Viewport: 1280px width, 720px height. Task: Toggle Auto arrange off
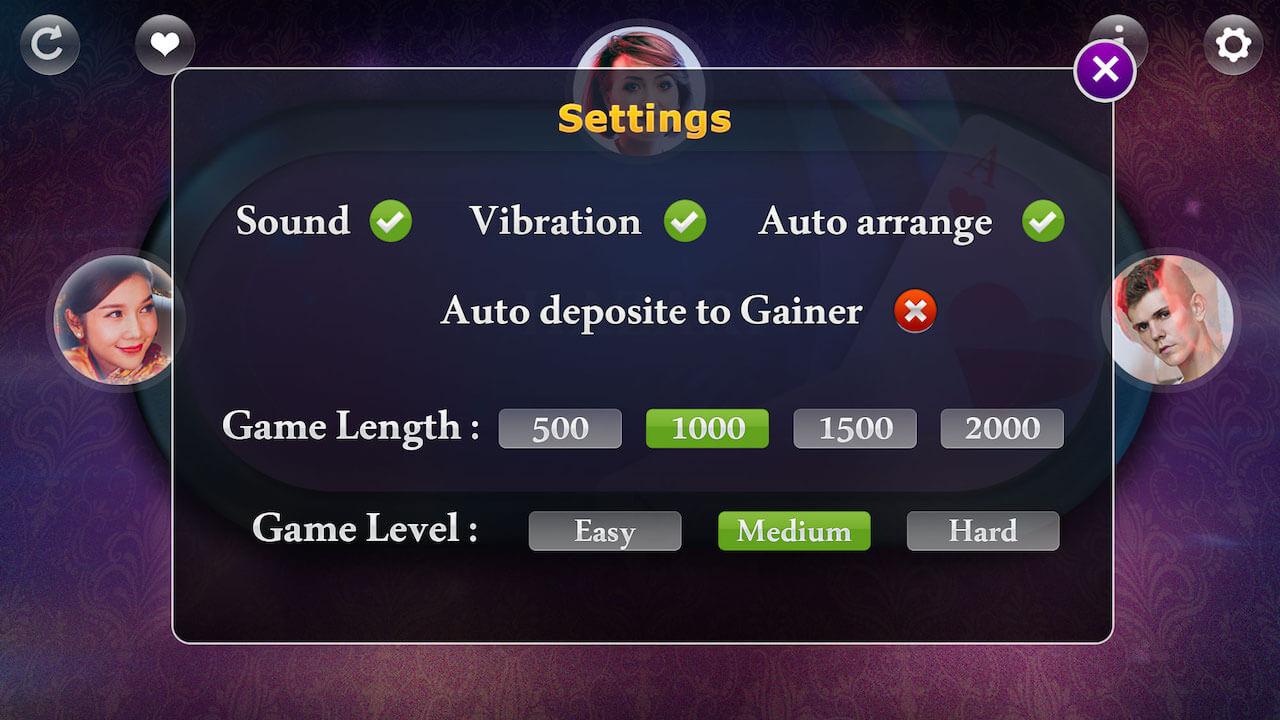point(1042,221)
